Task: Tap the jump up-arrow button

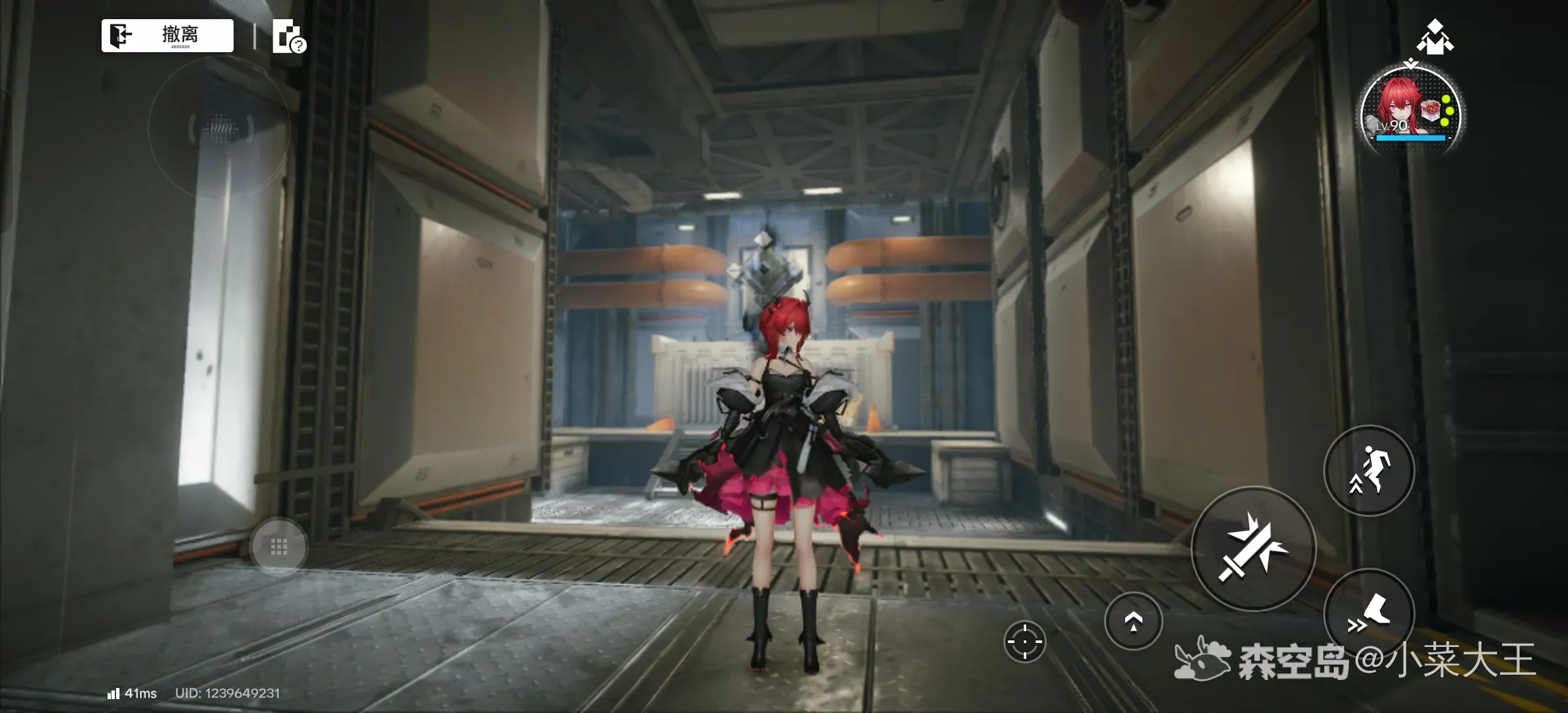Action: (x=1133, y=621)
